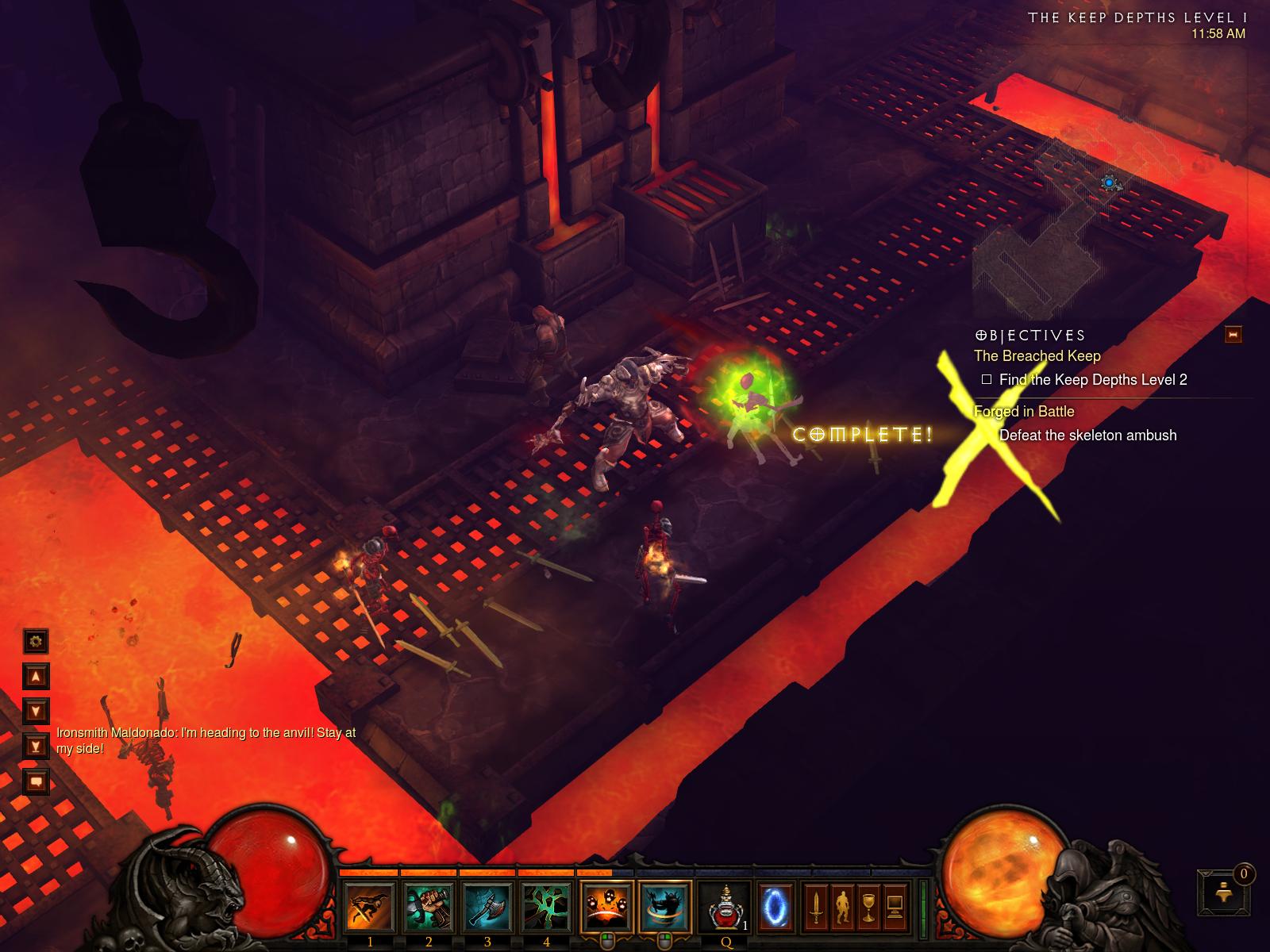1270x952 pixels.
Task: Collapse the Objectives tracker panel
Action: pyautogui.click(x=1233, y=335)
